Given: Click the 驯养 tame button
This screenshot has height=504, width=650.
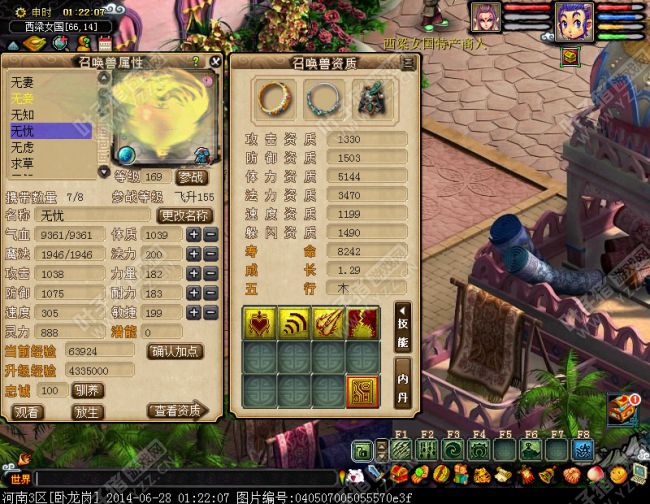Looking at the screenshot, I should coord(86,390).
